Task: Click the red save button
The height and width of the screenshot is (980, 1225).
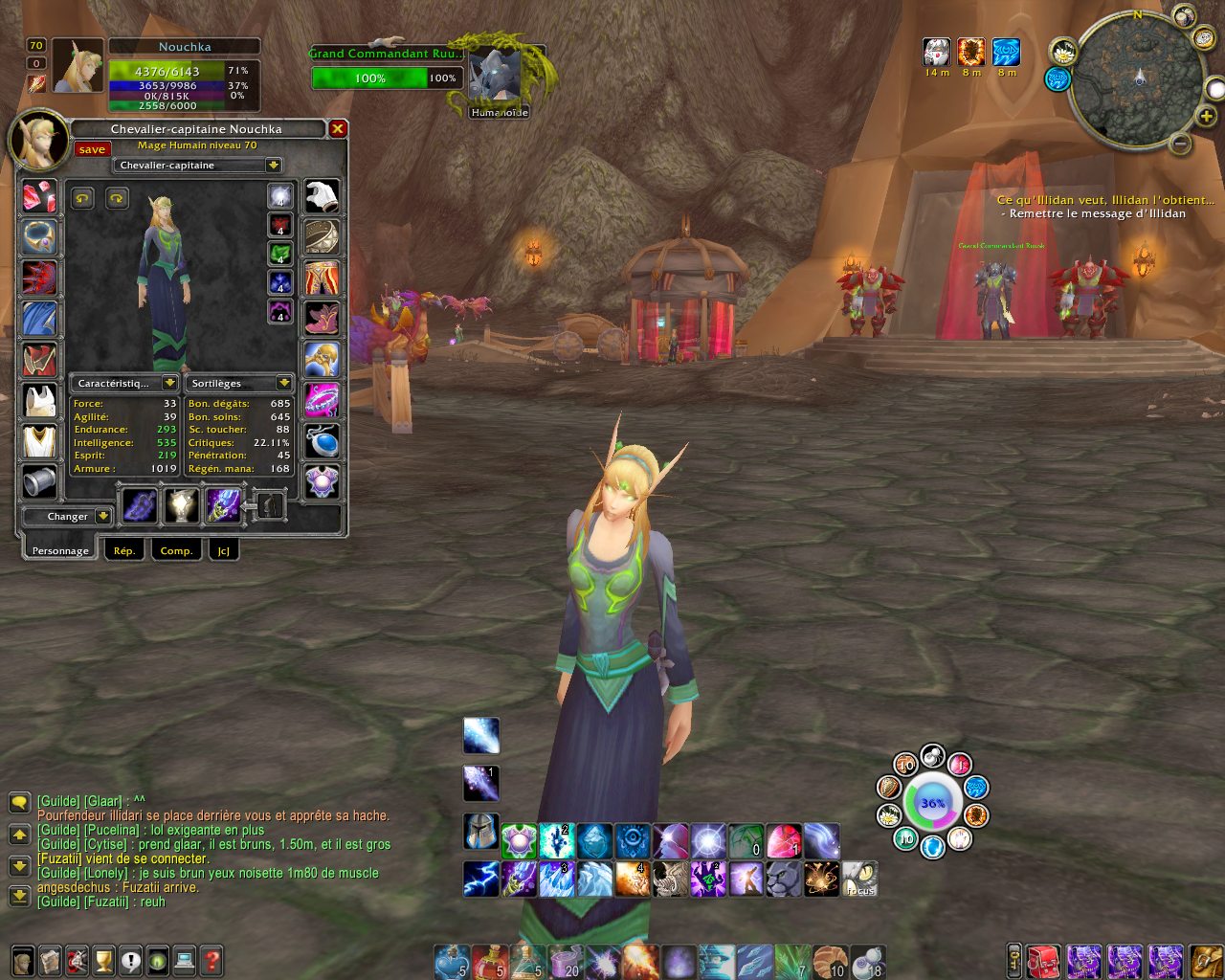Action: point(93,149)
